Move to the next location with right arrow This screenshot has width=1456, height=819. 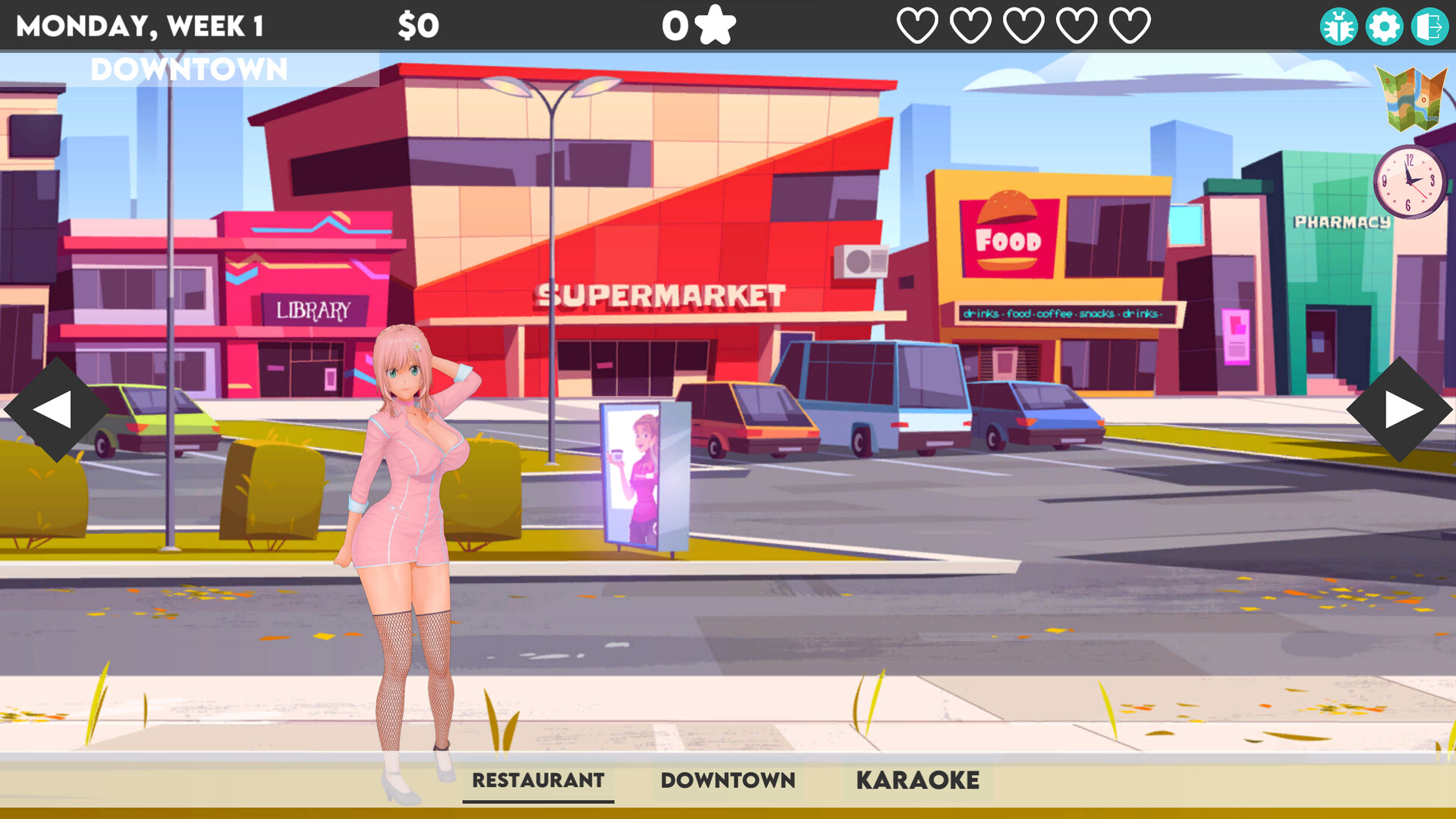1400,409
